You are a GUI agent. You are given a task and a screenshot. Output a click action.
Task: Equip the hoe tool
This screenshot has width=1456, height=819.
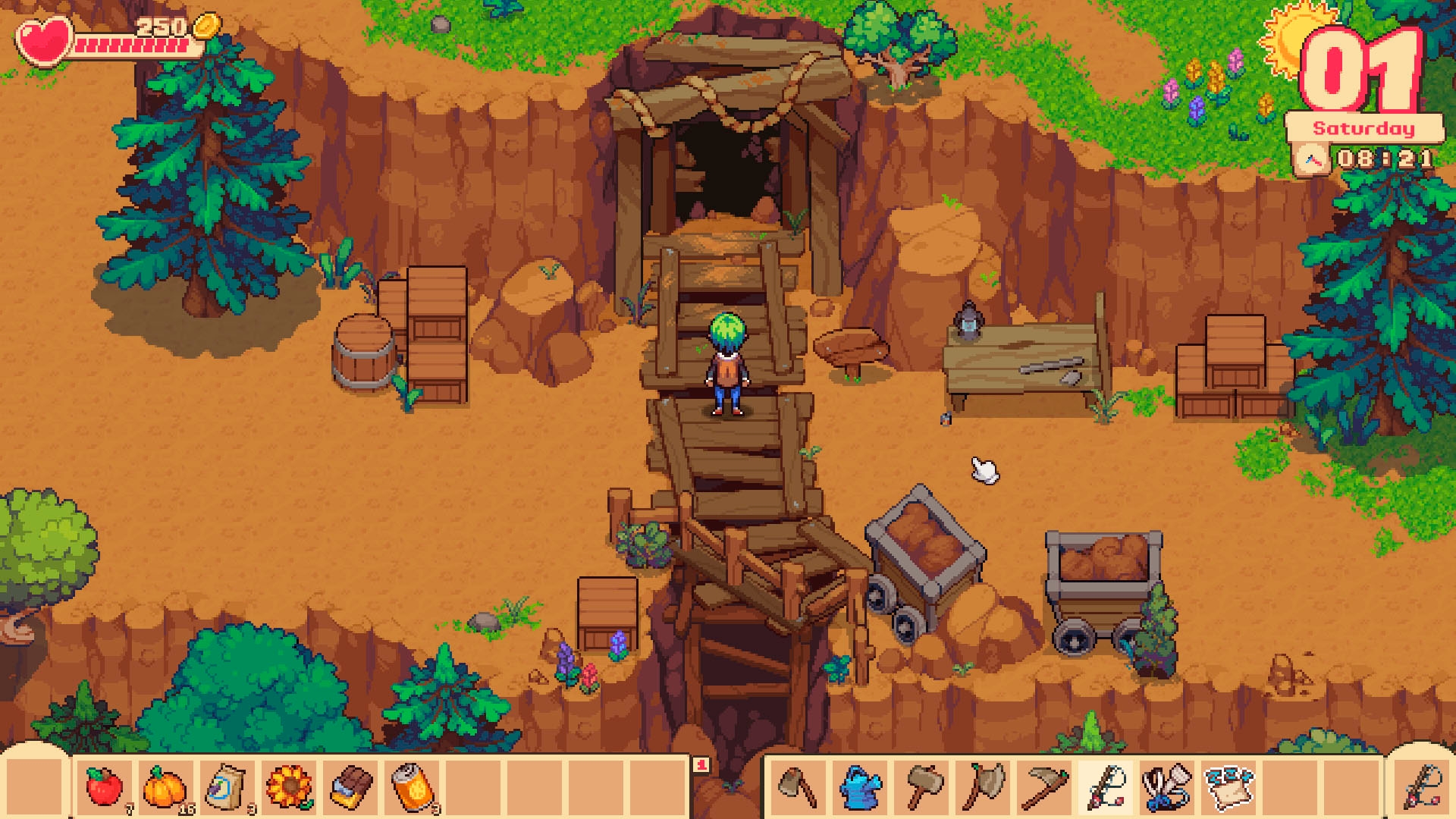798,786
